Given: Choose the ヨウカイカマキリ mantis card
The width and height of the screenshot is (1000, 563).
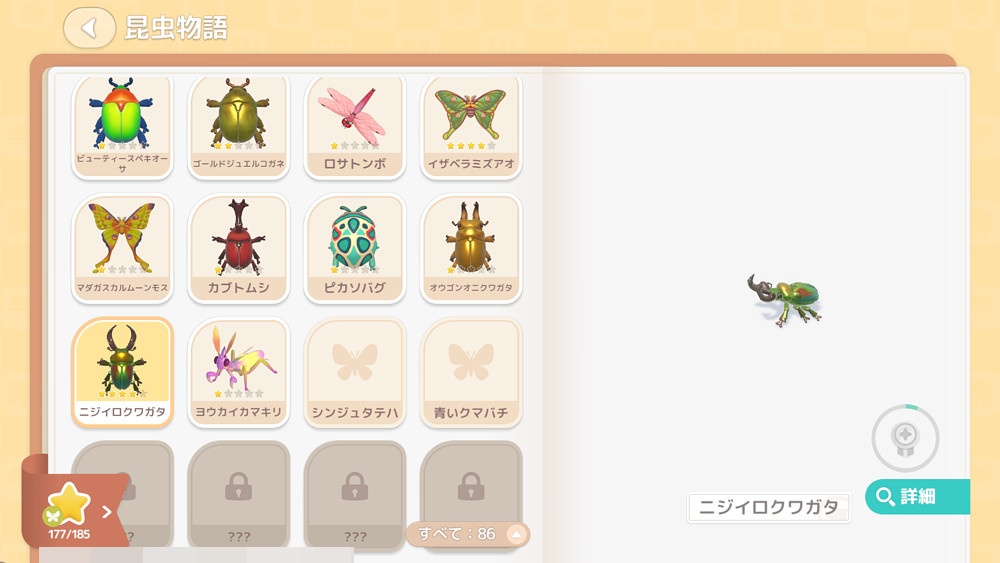Looking at the screenshot, I should (x=239, y=372).
